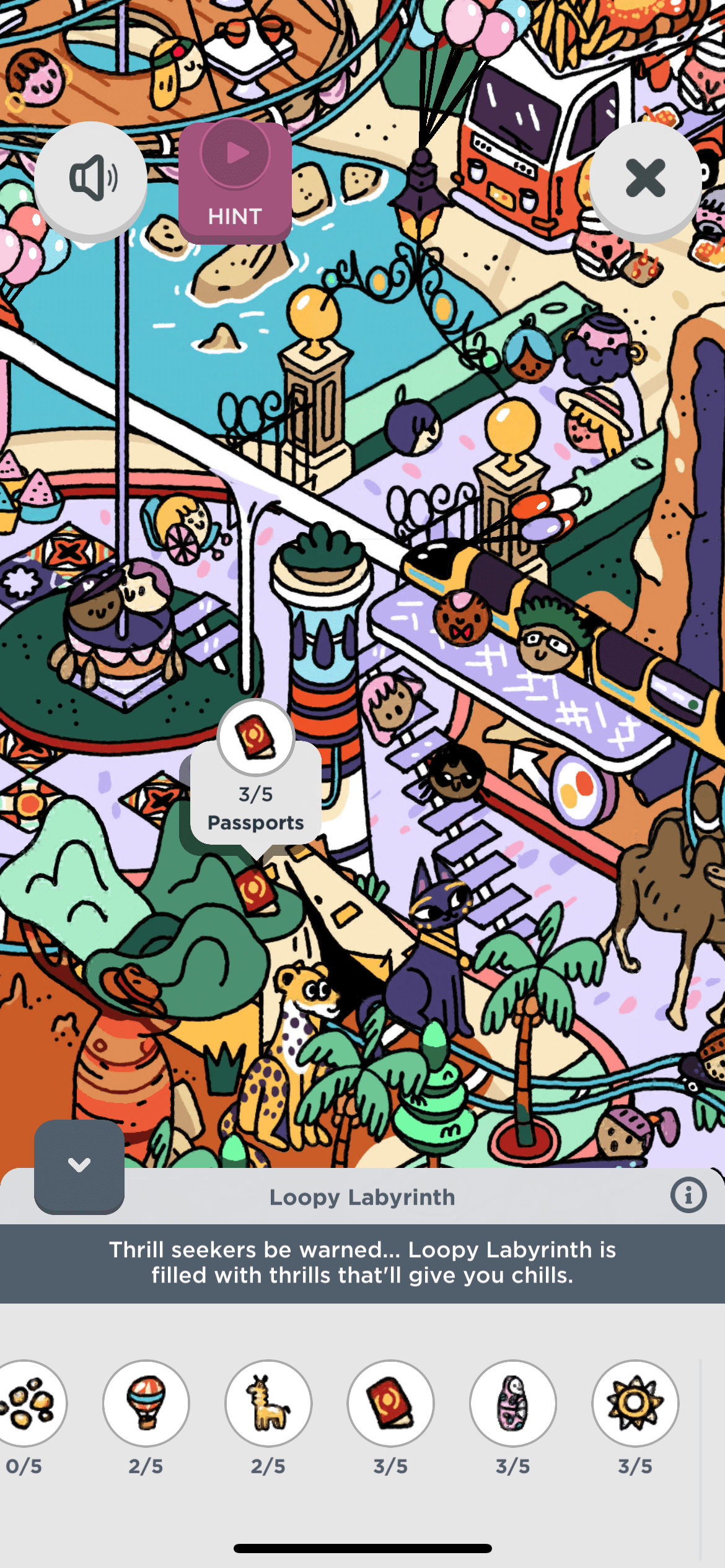
Task: Open the Loopy Labyrinth info icon
Action: 688,1195
